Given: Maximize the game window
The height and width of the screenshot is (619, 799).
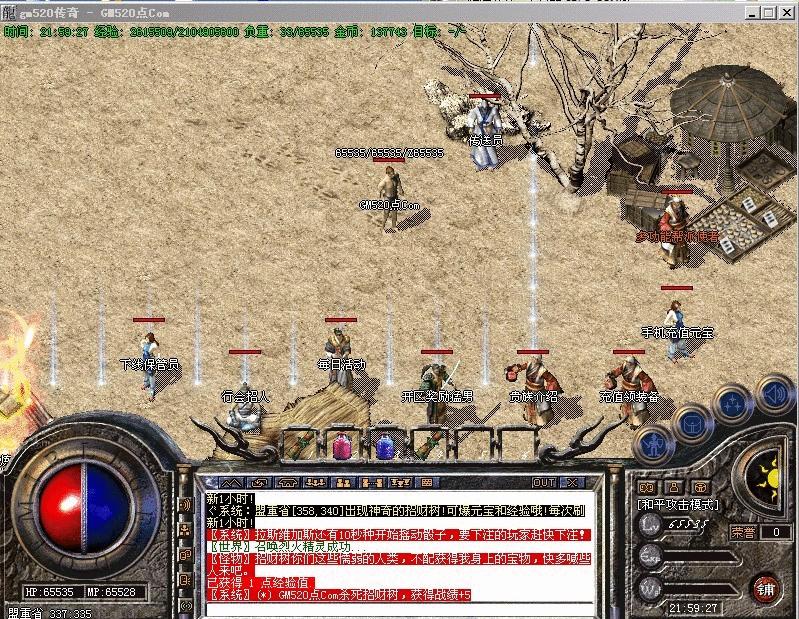Looking at the screenshot, I should coord(767,12).
